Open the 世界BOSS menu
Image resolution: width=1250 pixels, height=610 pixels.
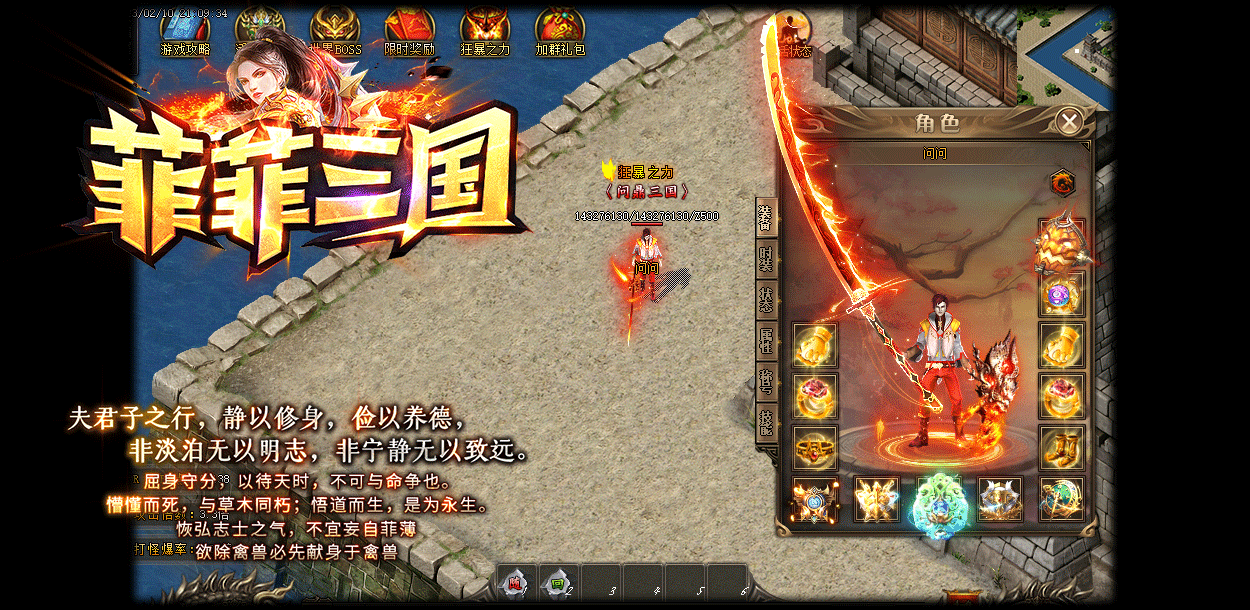(x=335, y=32)
